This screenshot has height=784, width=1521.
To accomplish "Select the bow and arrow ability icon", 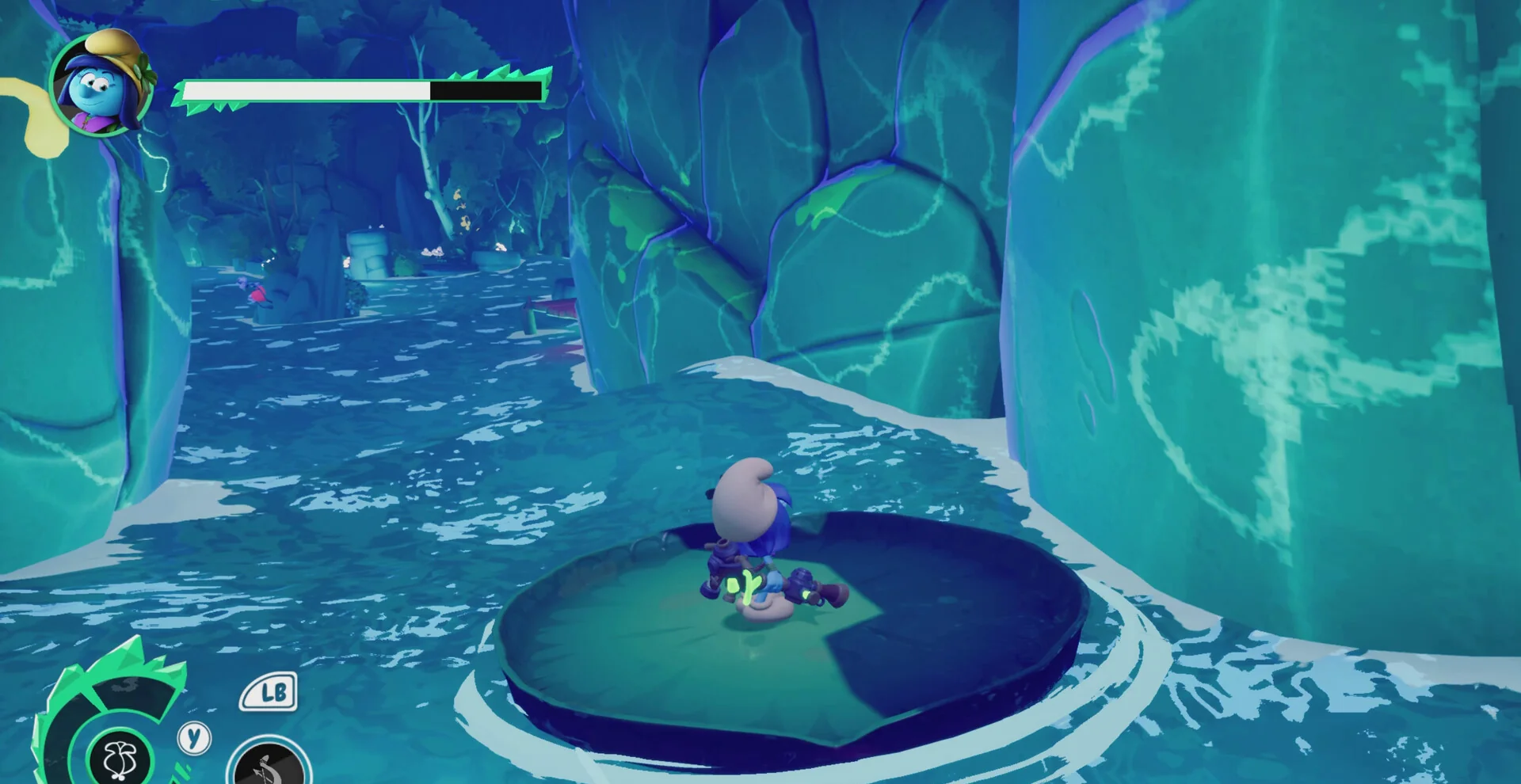I will pyautogui.click(x=269, y=766).
